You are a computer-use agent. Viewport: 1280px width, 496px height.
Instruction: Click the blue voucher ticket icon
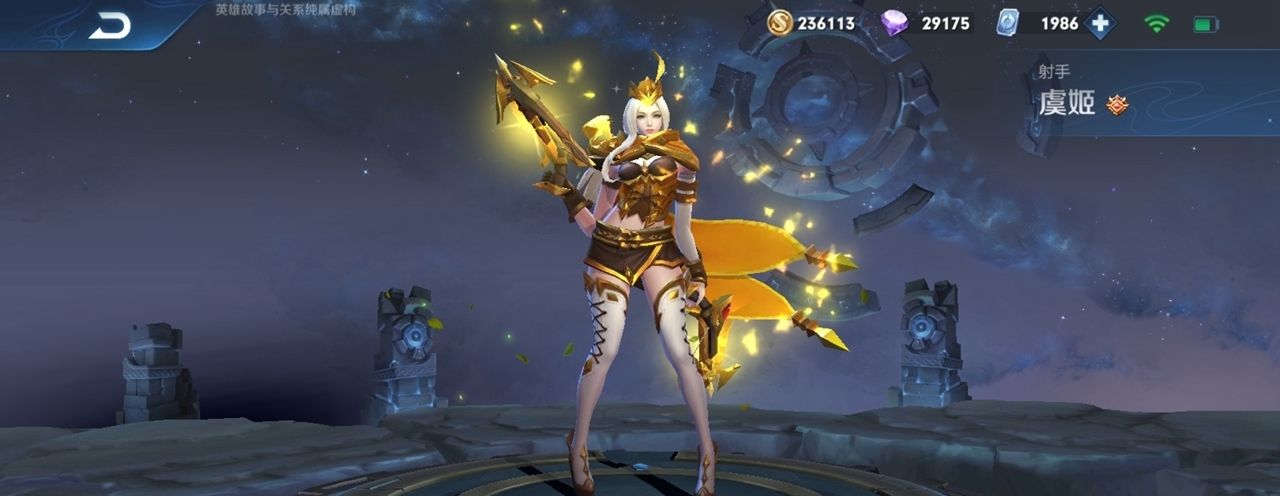[x=1007, y=23]
